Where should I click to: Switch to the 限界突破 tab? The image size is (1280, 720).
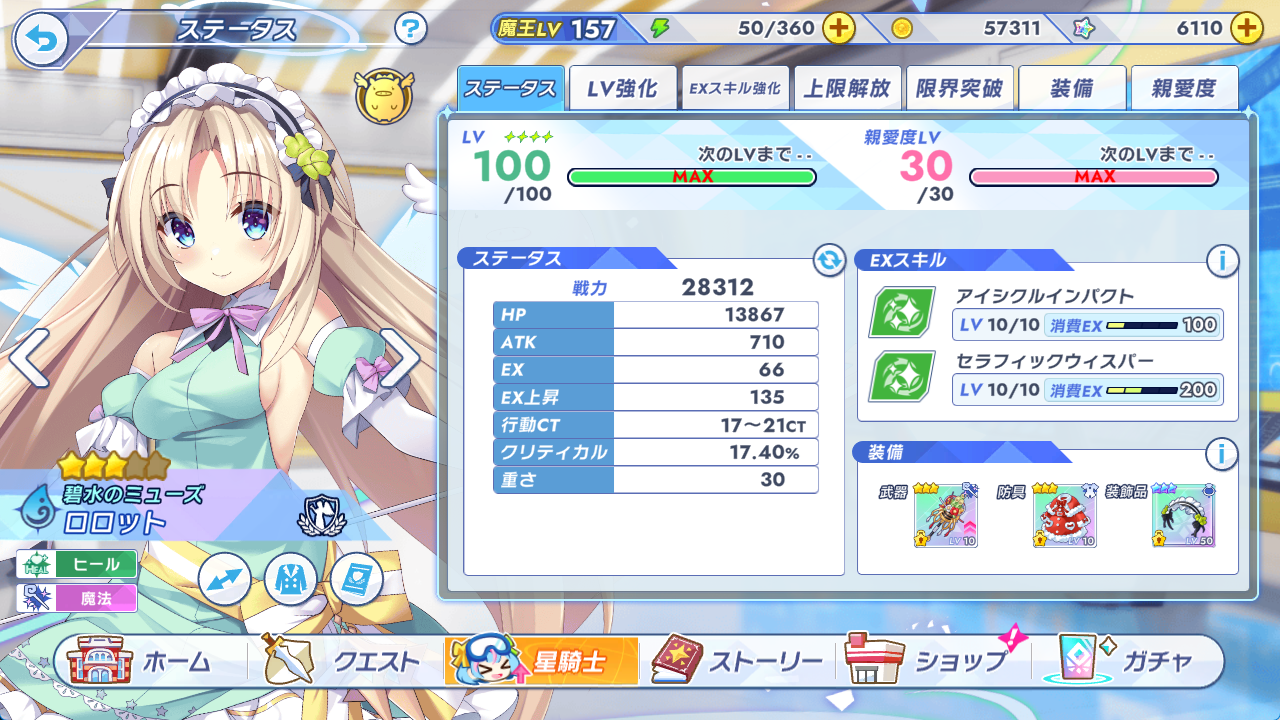coord(959,89)
